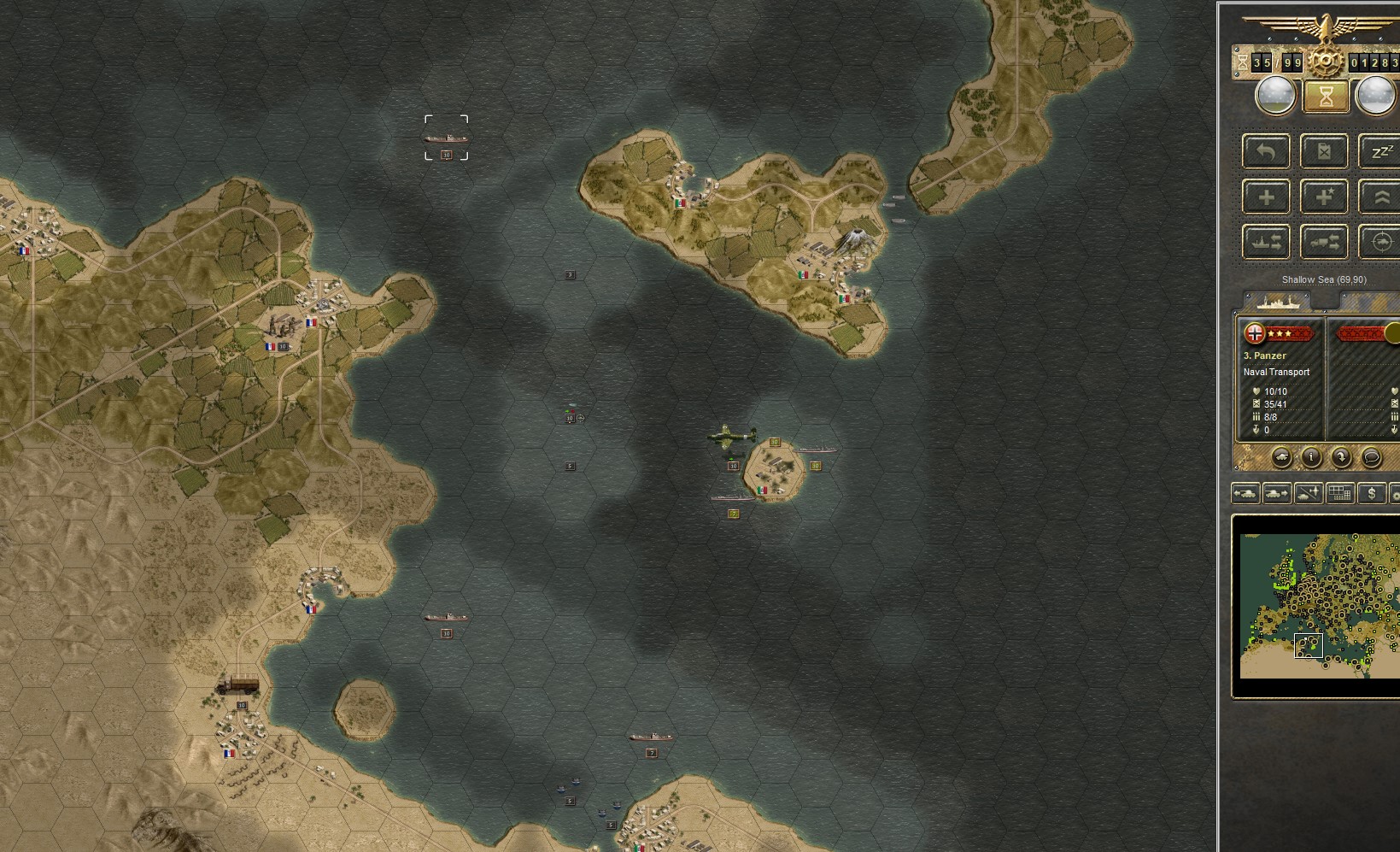The height and width of the screenshot is (852, 1400).
Task: Apply regular replacements with the plus icon
Action: click(1267, 196)
